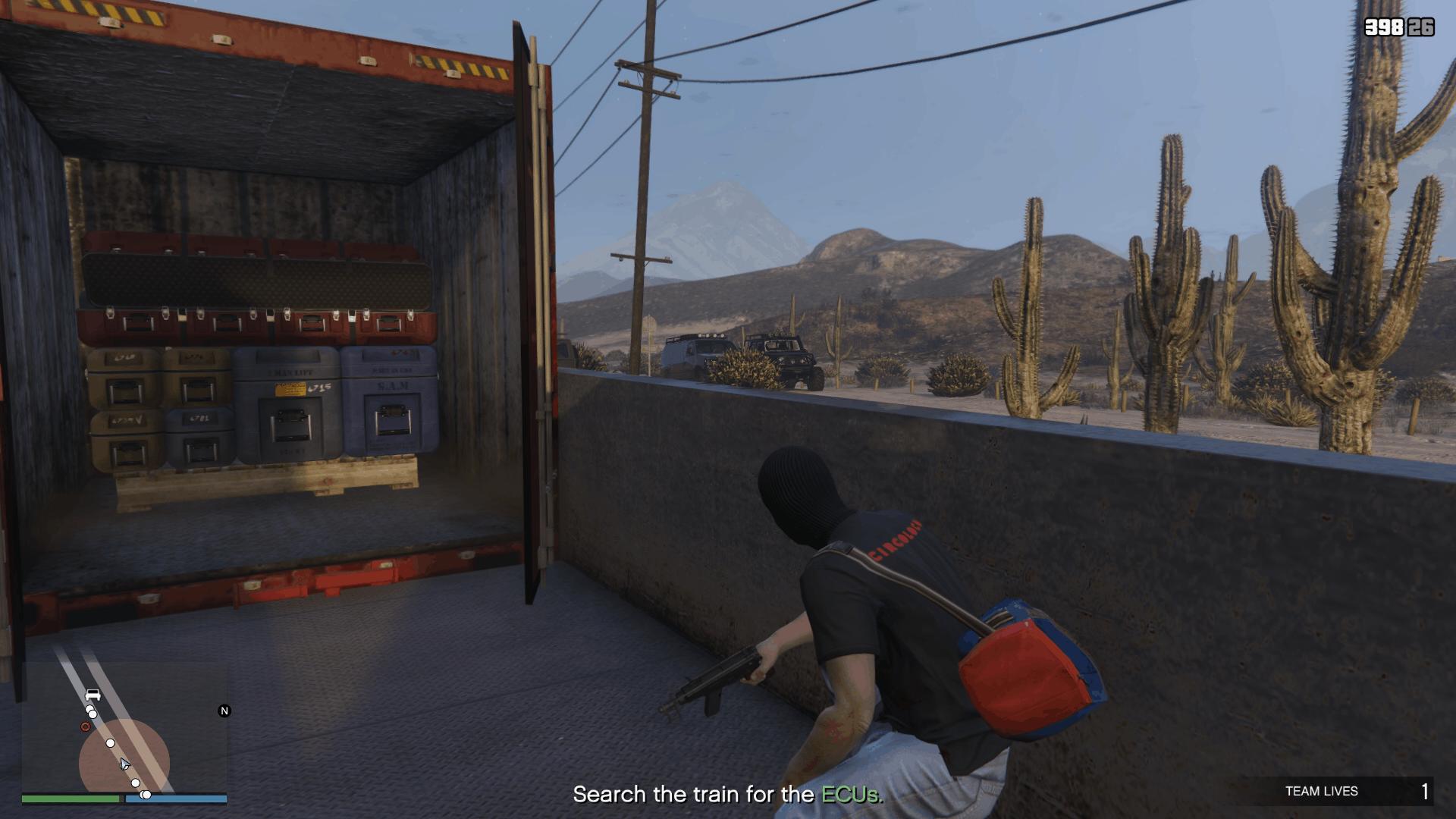Select the north compass marker on the minimap

pyautogui.click(x=224, y=711)
